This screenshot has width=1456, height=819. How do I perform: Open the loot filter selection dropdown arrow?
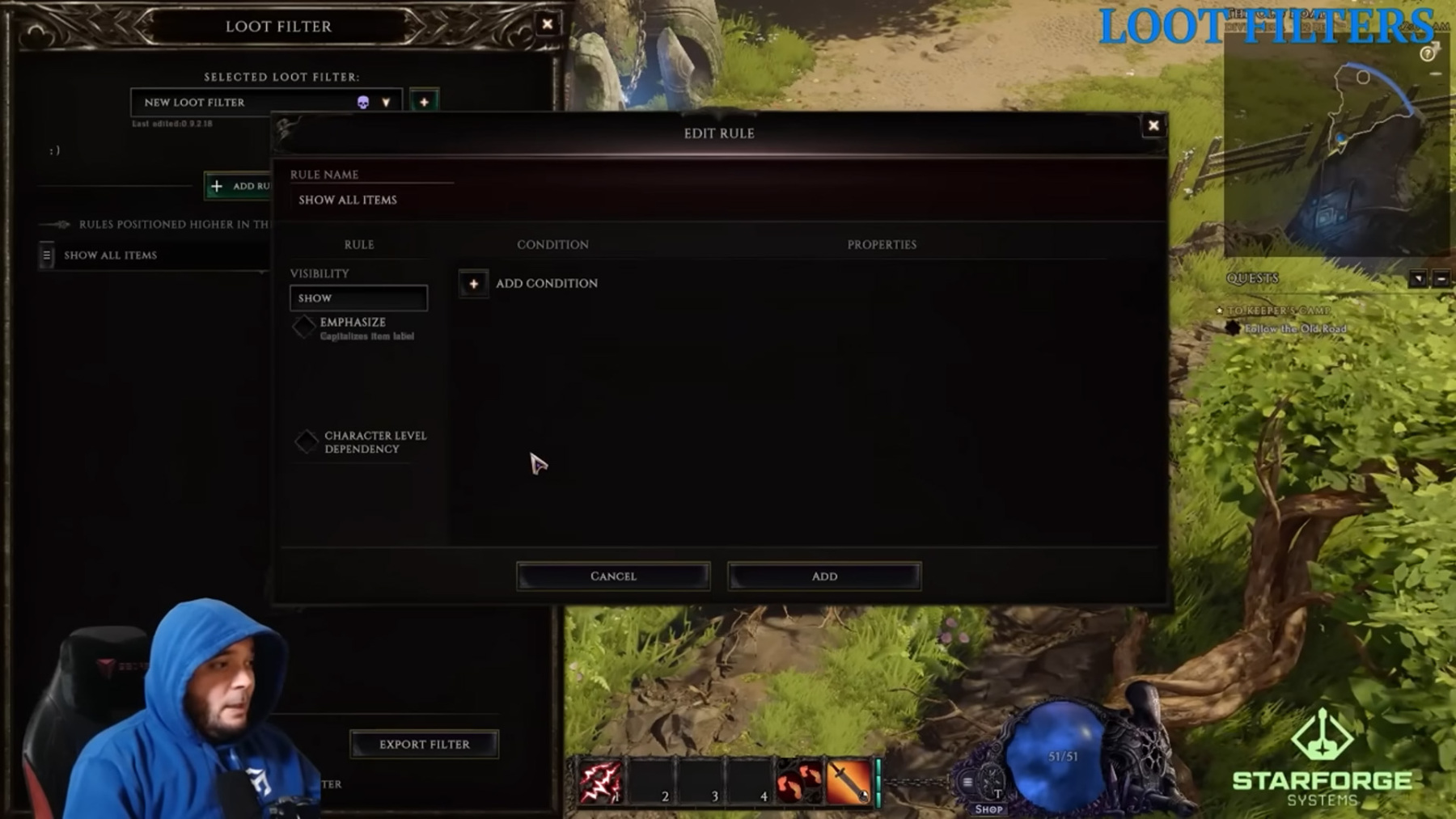(387, 102)
